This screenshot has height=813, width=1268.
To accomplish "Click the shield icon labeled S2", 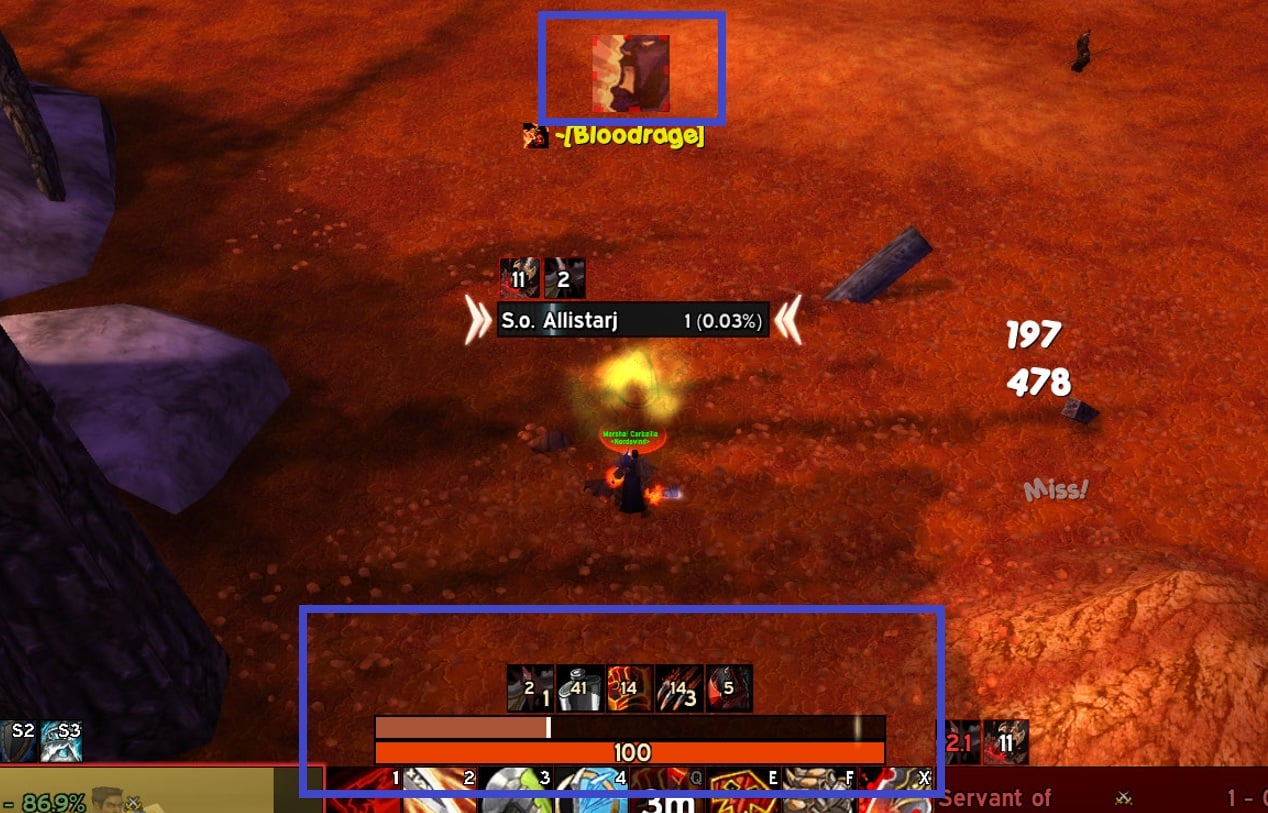I will click(x=18, y=741).
